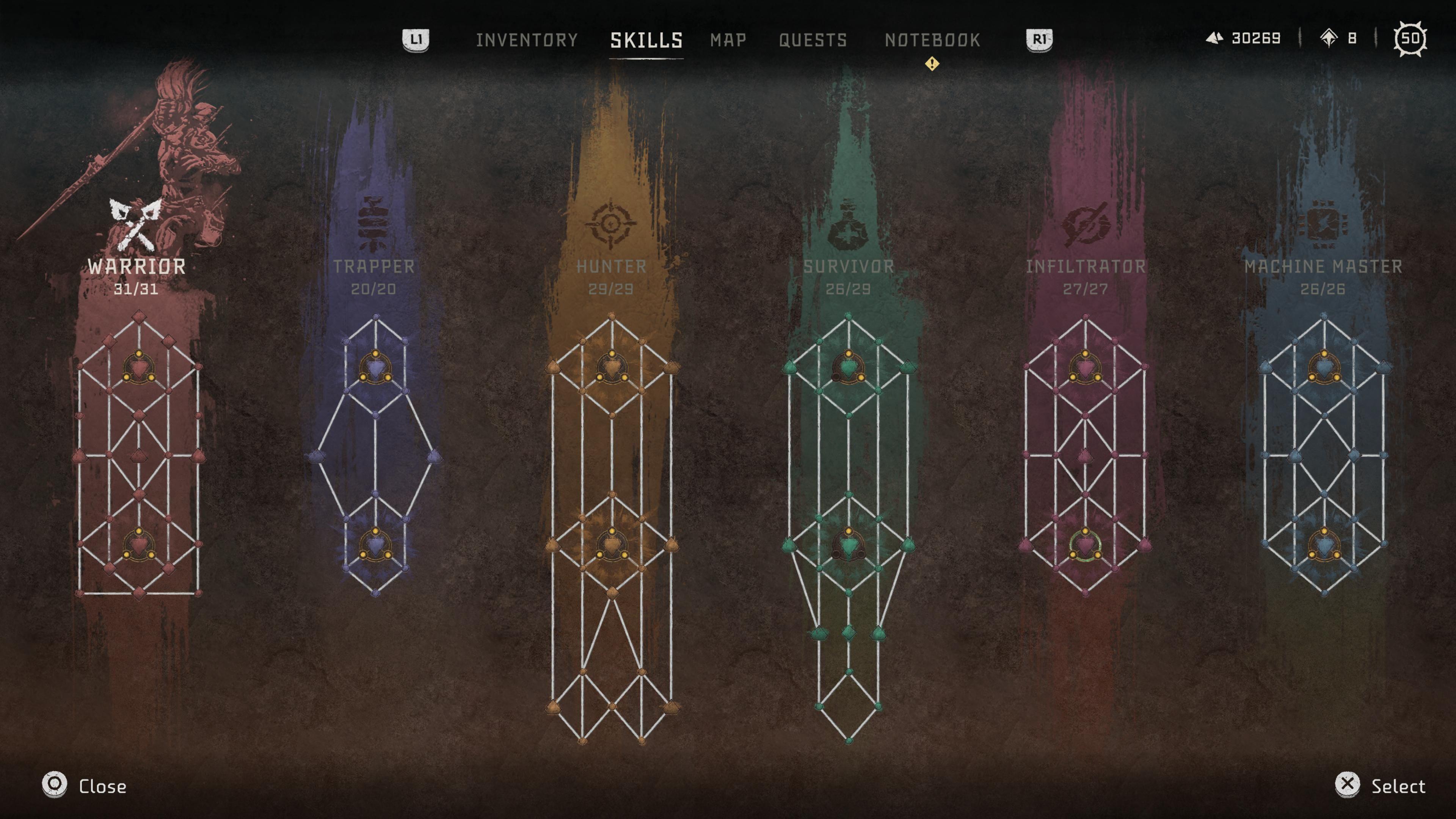Open the Machine Master skill tree
1456x819 pixels.
pos(1323,266)
